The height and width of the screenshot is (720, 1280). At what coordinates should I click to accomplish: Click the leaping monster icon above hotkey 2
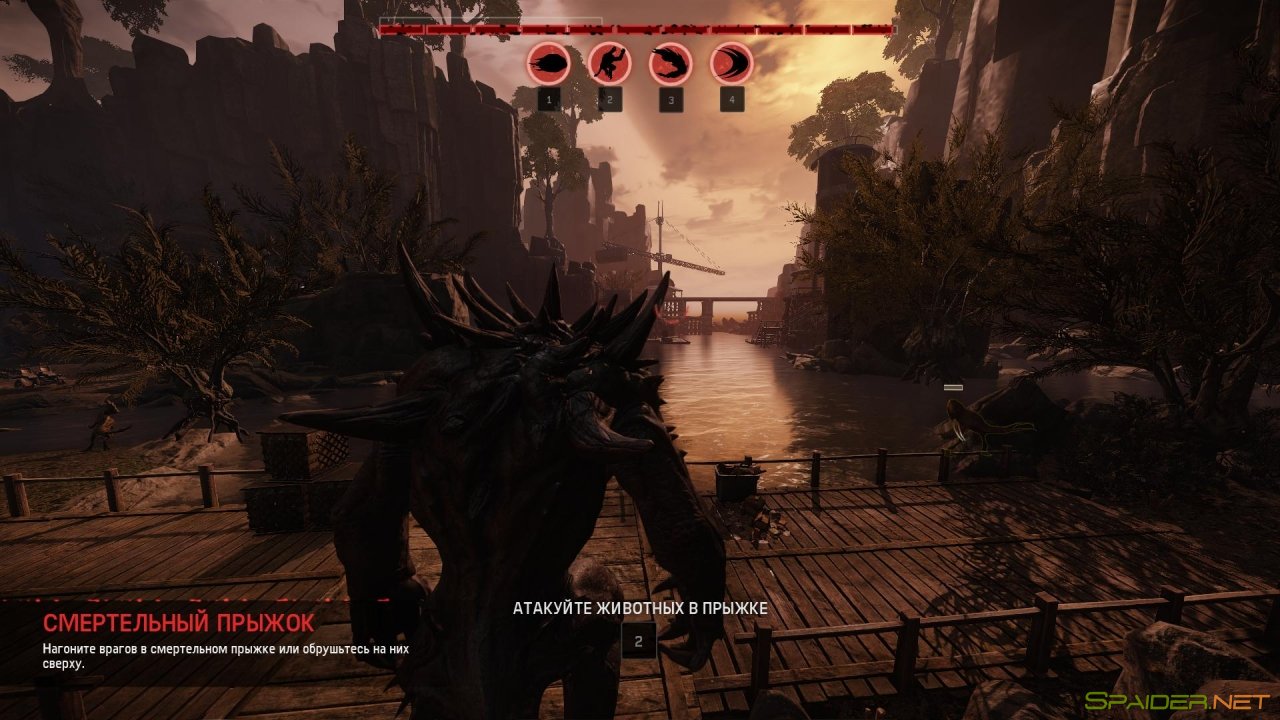coord(609,63)
